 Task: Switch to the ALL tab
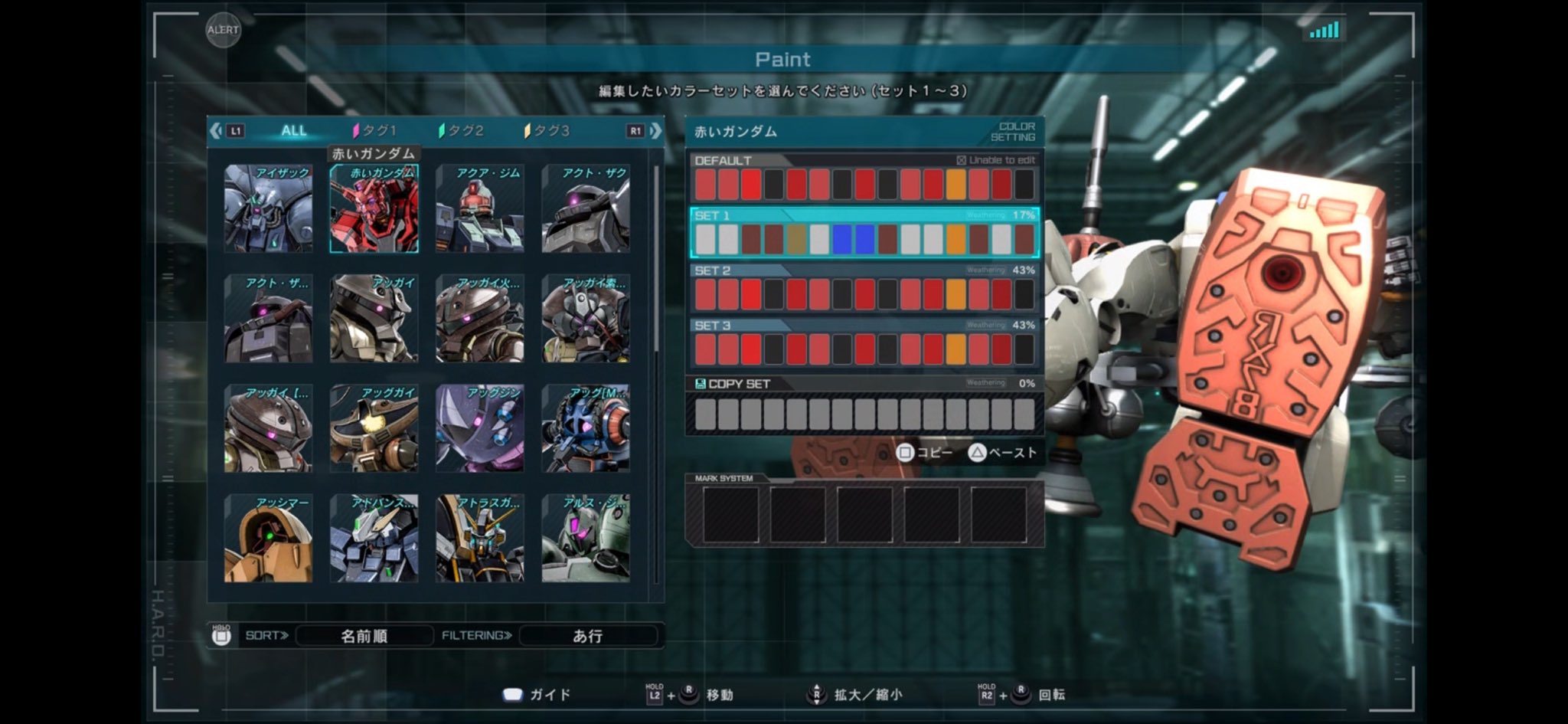click(x=293, y=131)
